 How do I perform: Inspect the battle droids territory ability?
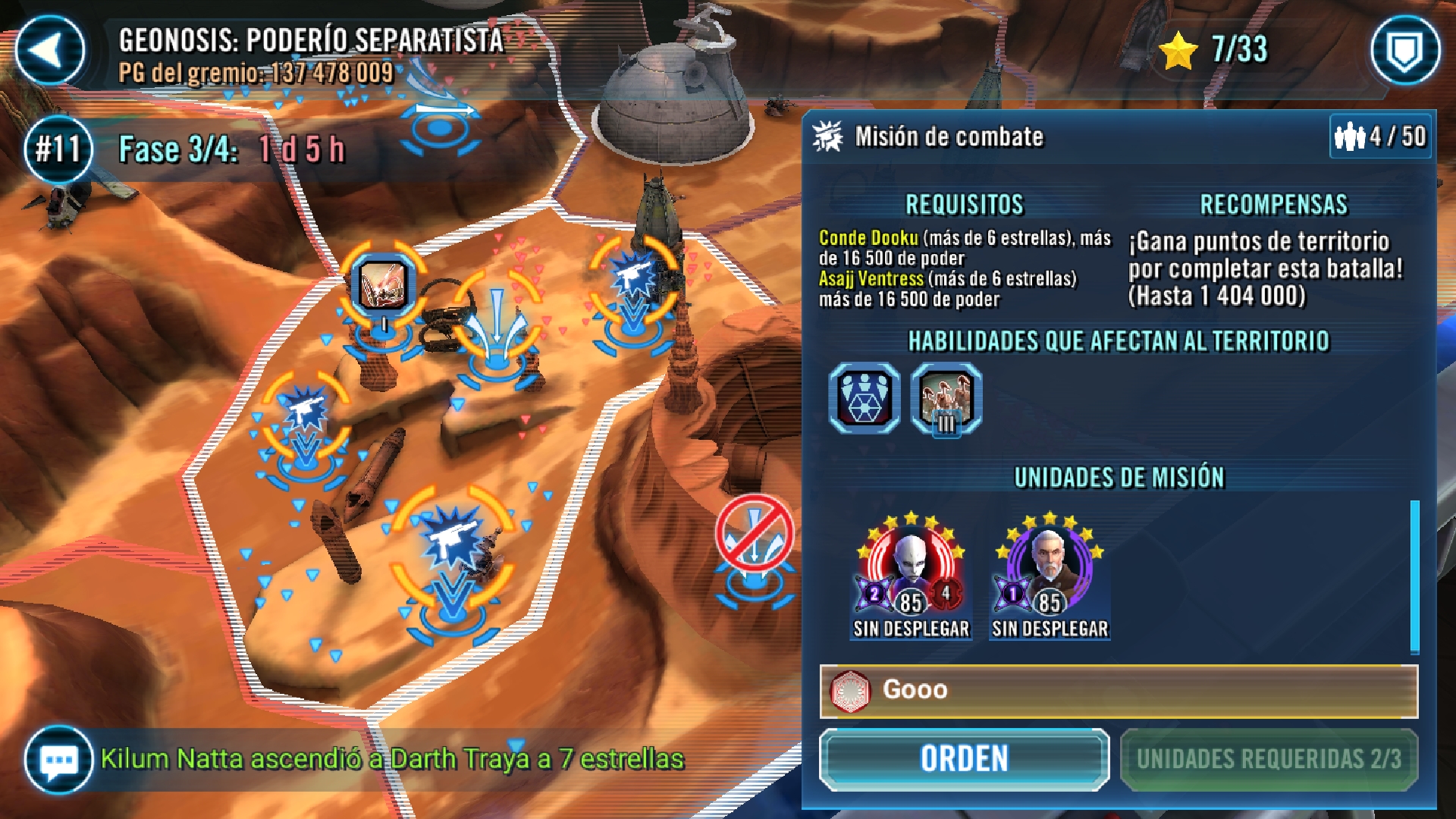point(946,398)
